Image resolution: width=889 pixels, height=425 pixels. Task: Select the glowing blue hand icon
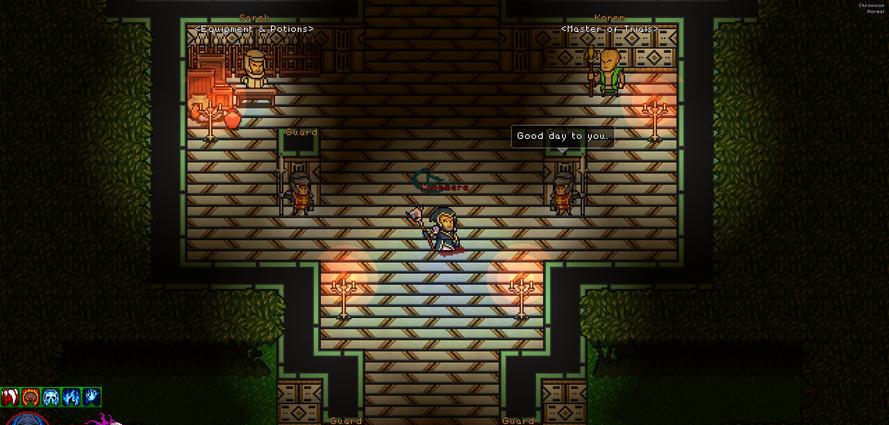pos(91,398)
